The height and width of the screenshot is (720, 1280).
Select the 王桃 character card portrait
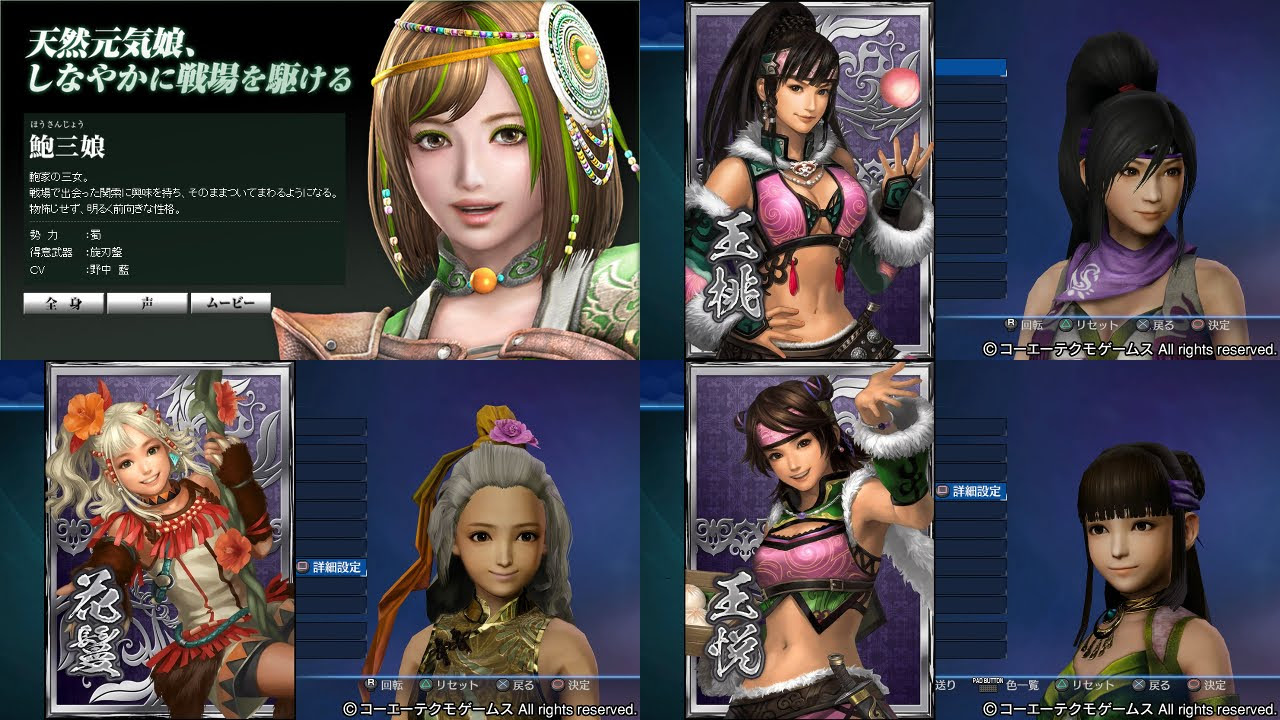[x=809, y=180]
